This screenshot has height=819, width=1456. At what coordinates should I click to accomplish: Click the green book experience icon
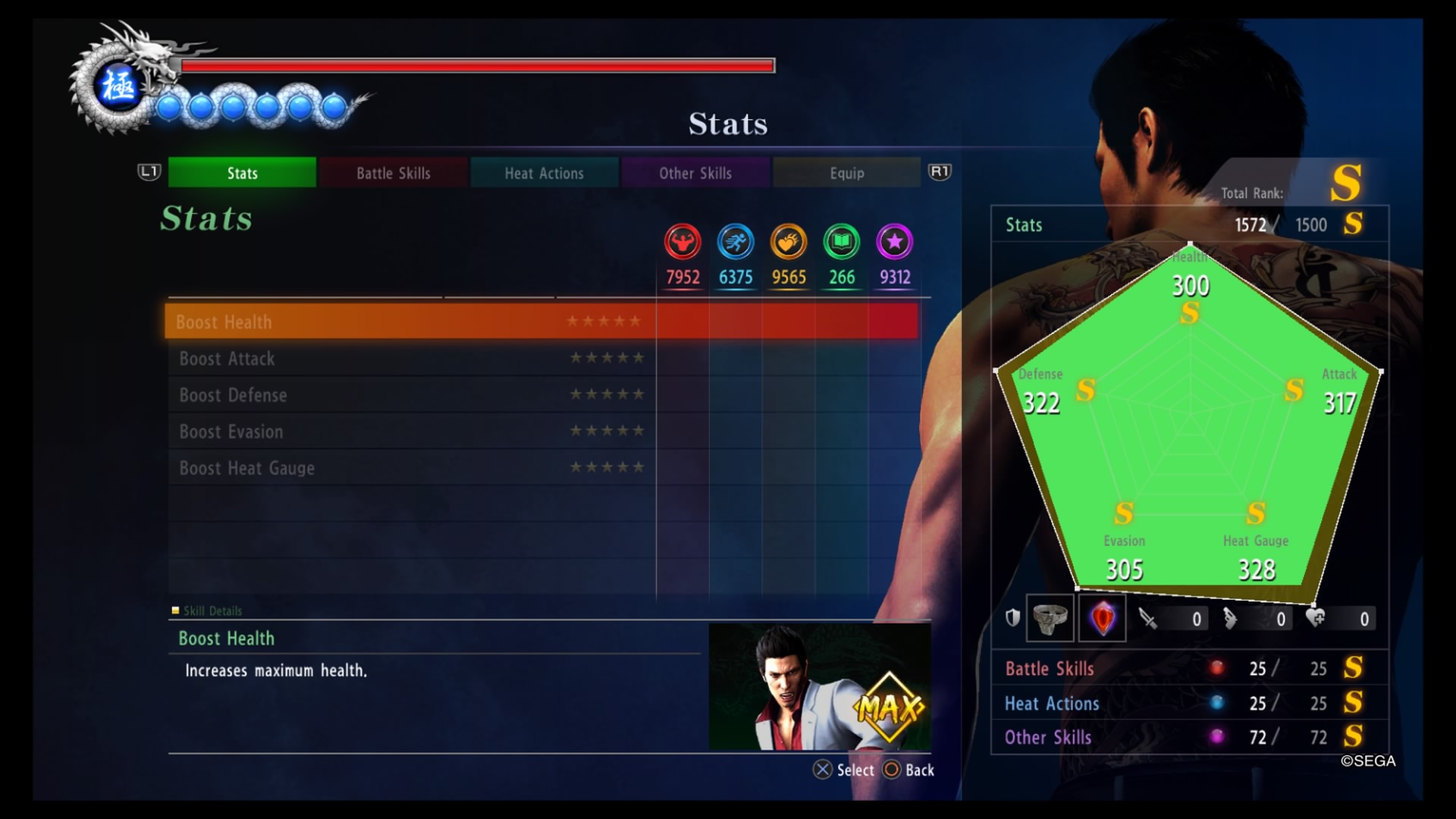click(842, 243)
